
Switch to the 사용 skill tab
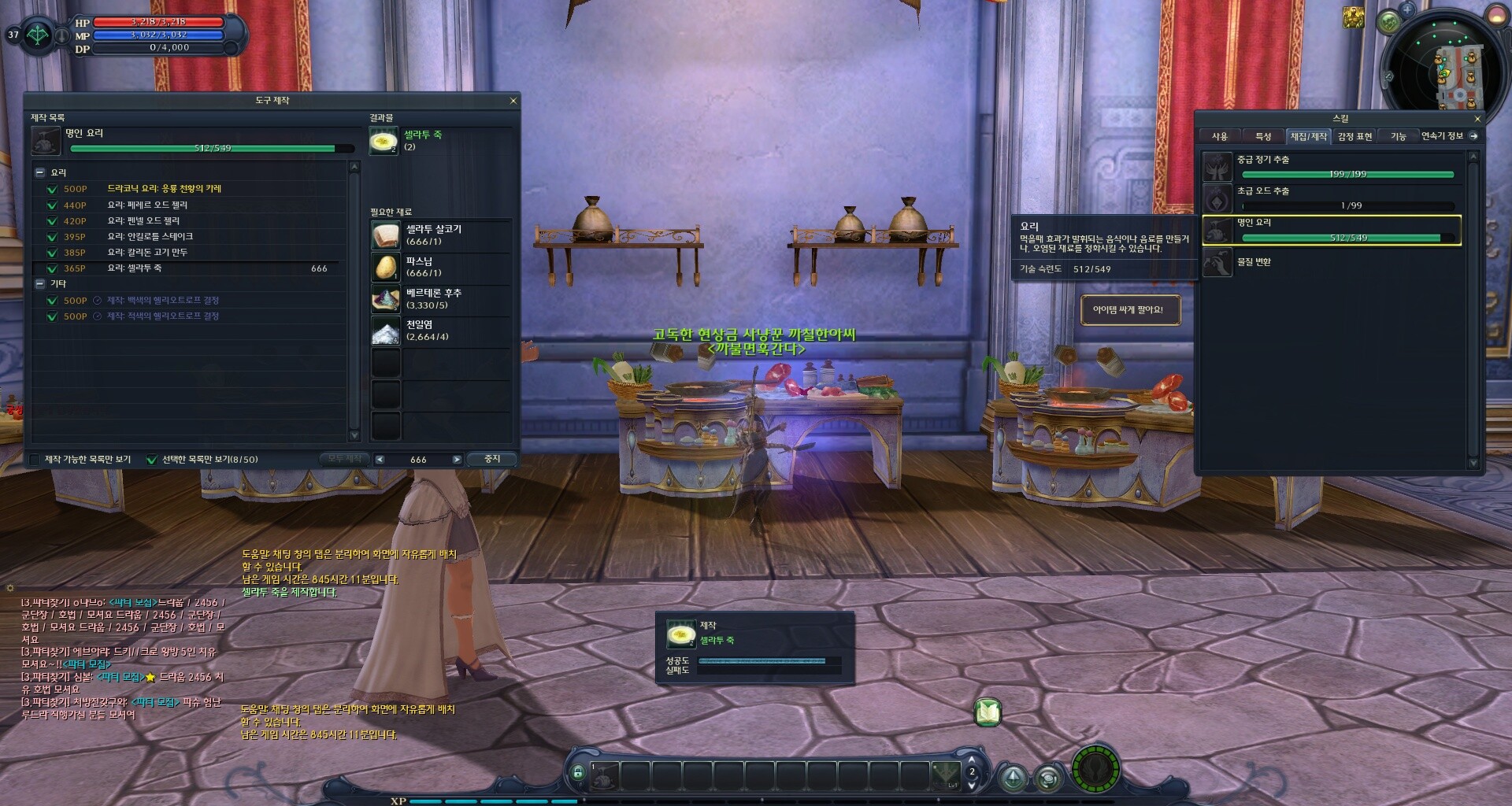(1219, 136)
